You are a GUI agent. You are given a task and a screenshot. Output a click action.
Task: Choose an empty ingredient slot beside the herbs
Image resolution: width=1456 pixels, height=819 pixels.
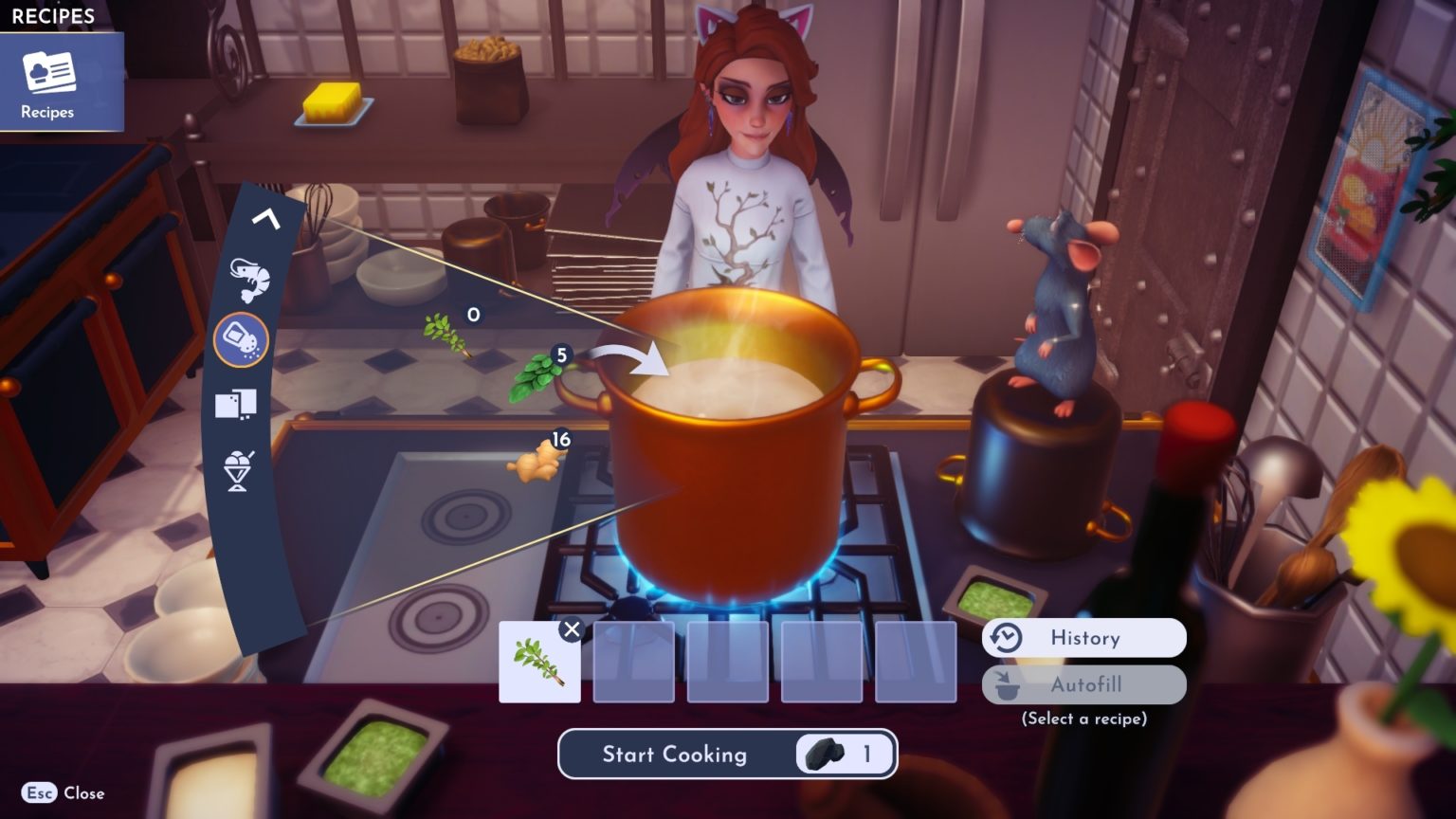(x=632, y=664)
